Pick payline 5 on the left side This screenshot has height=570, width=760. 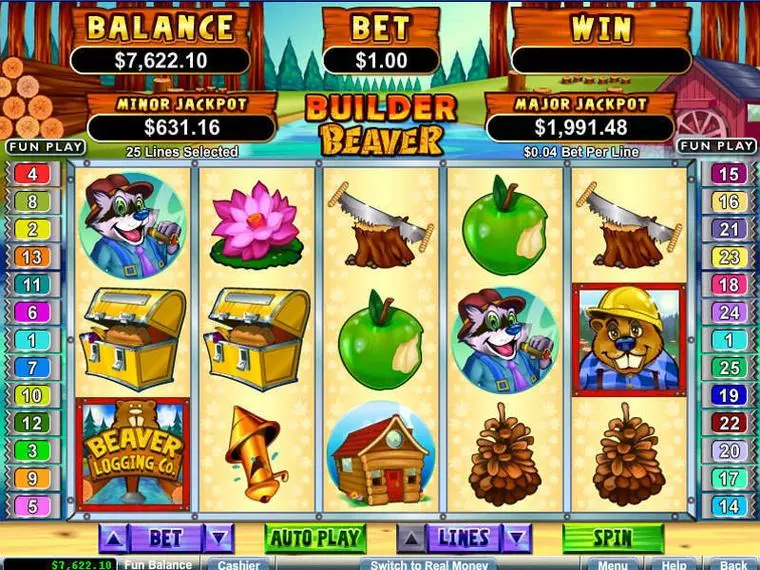(x=32, y=506)
